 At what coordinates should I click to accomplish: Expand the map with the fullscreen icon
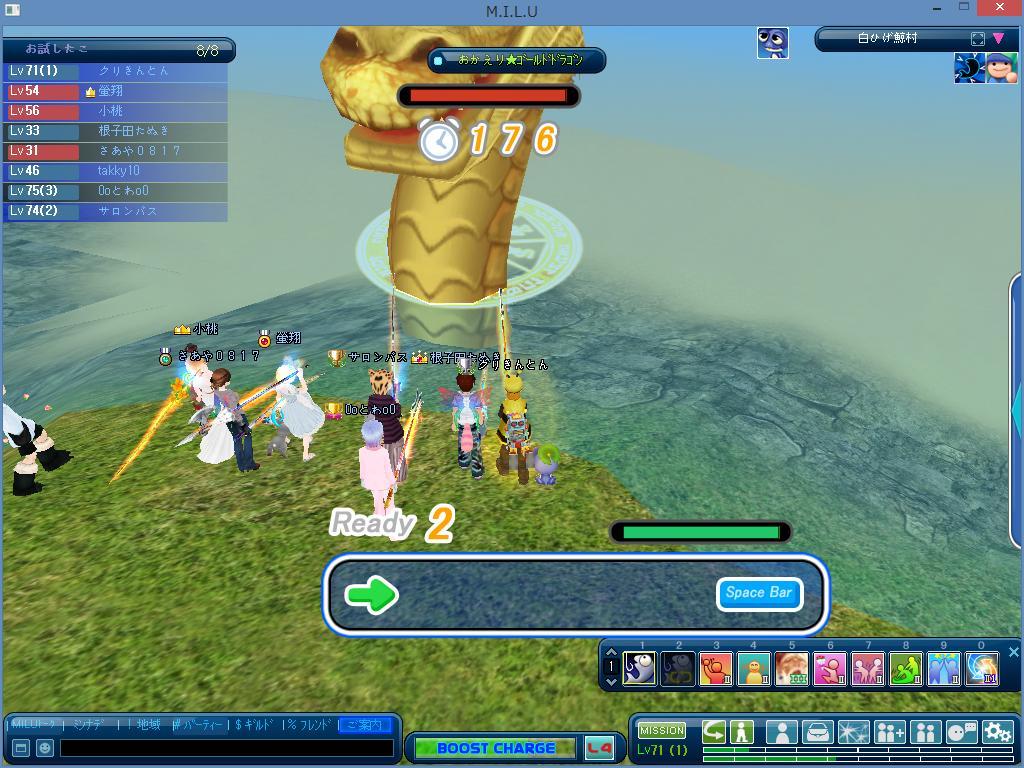[978, 39]
